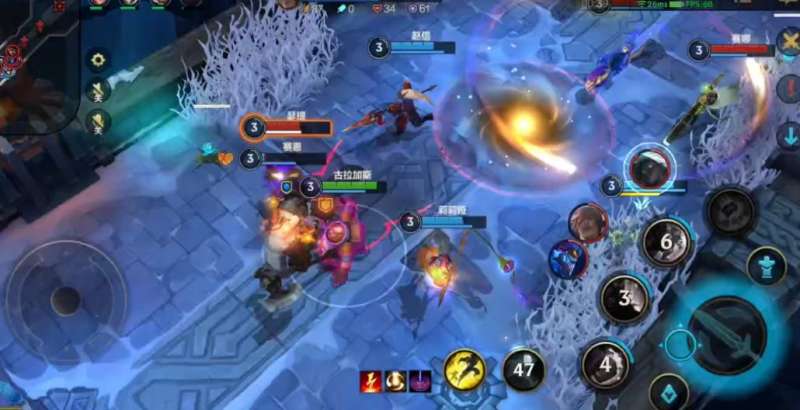This screenshot has height=410, width=800.
Task: Open settings with the gear icon
Action: coord(98,60)
